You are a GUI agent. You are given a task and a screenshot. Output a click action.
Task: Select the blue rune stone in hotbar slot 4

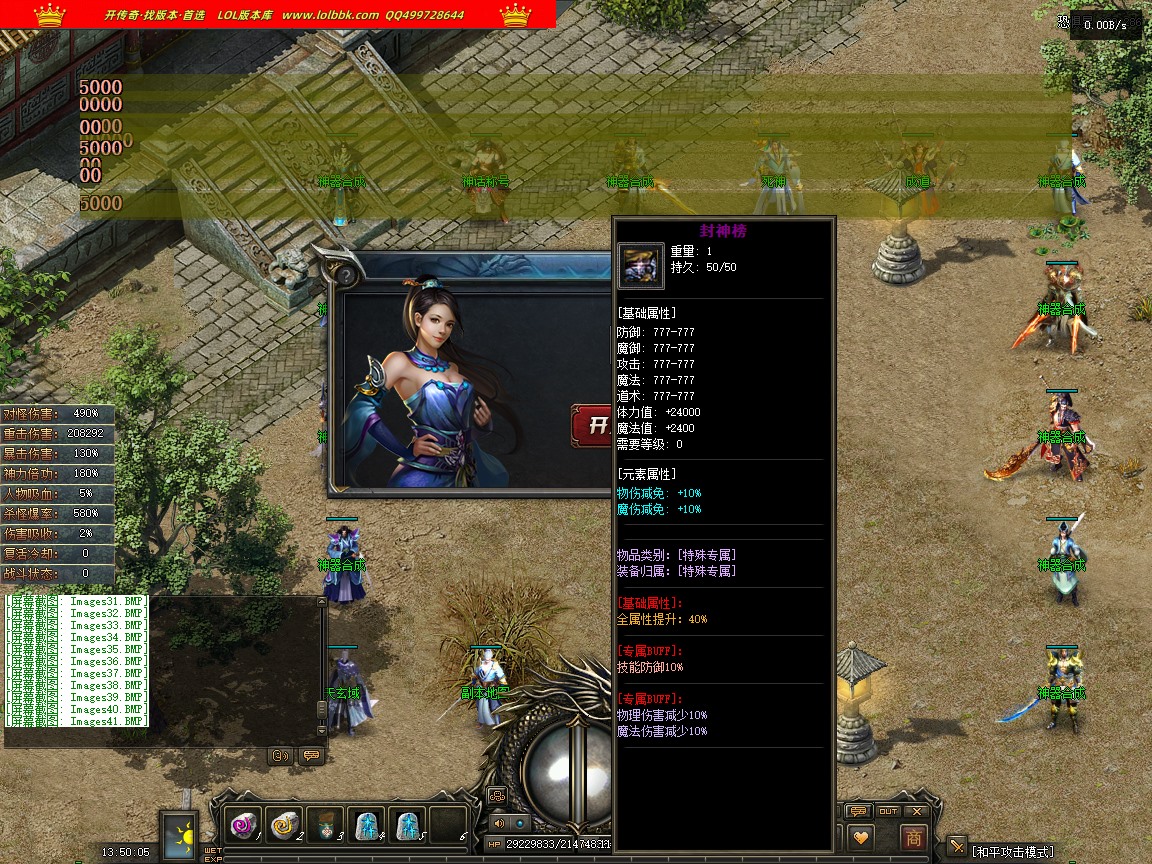pos(366,826)
